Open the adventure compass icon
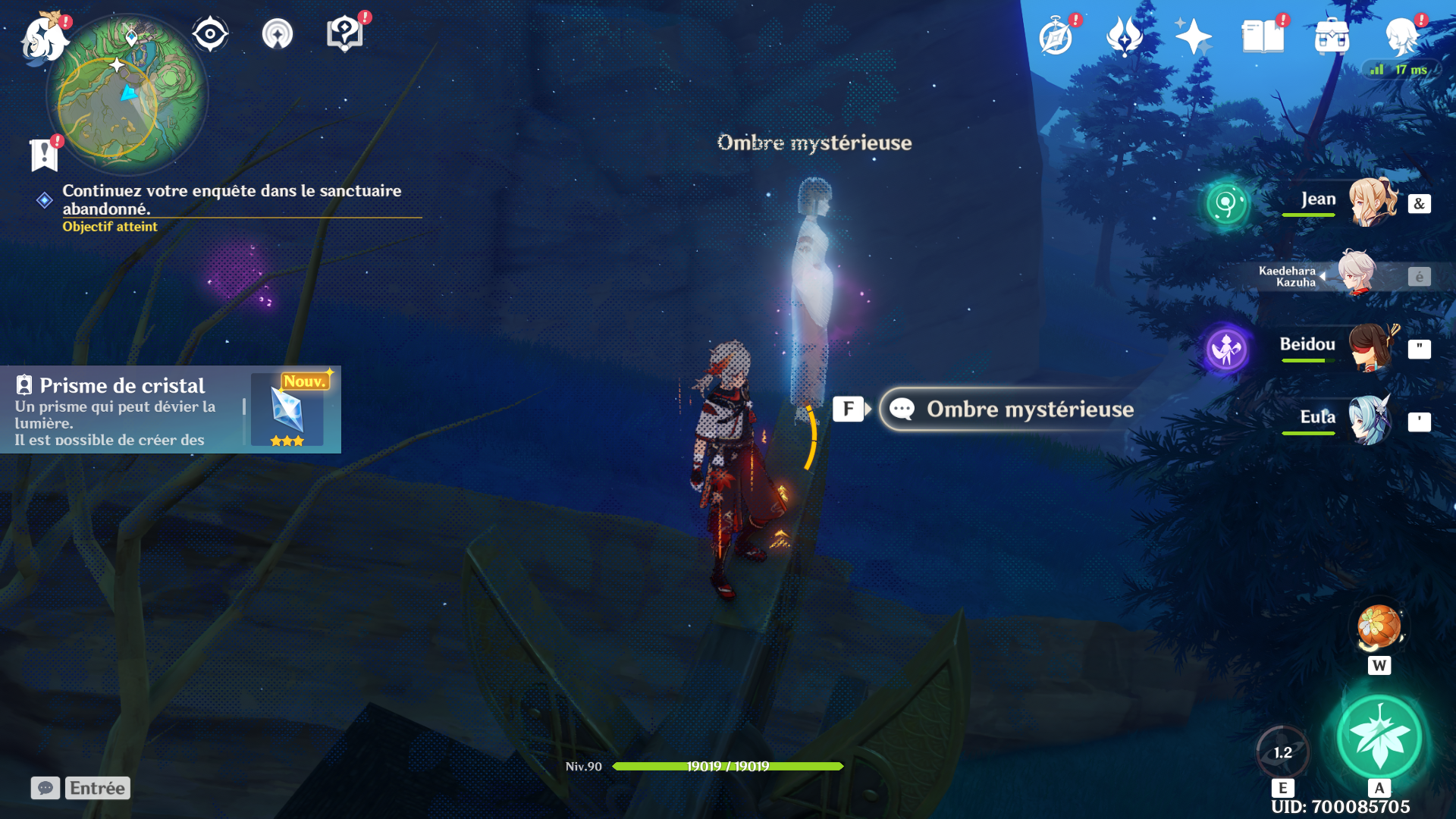Image resolution: width=1456 pixels, height=819 pixels. pos(1056,36)
